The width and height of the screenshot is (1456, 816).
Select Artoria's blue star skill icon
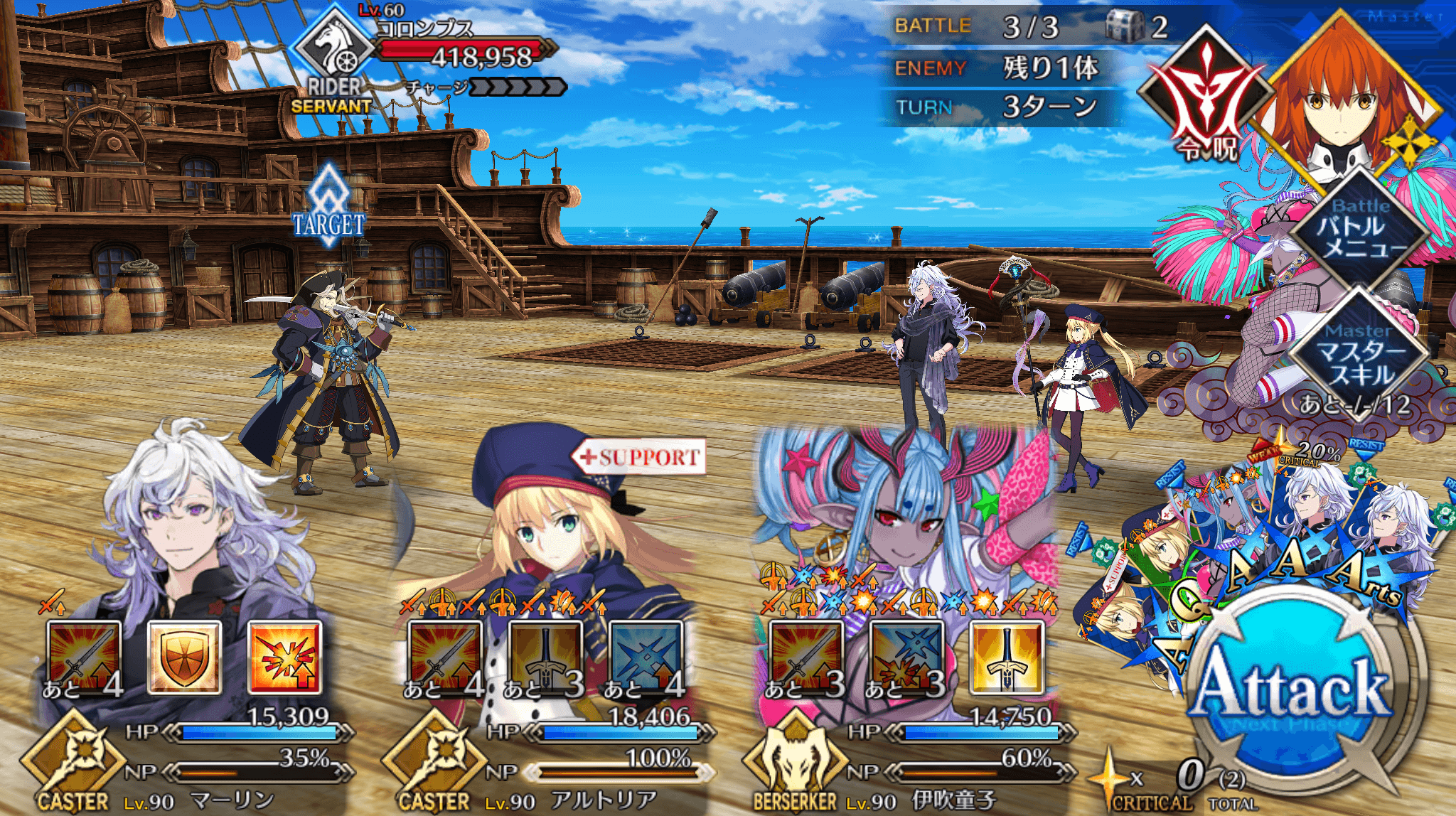point(646,657)
